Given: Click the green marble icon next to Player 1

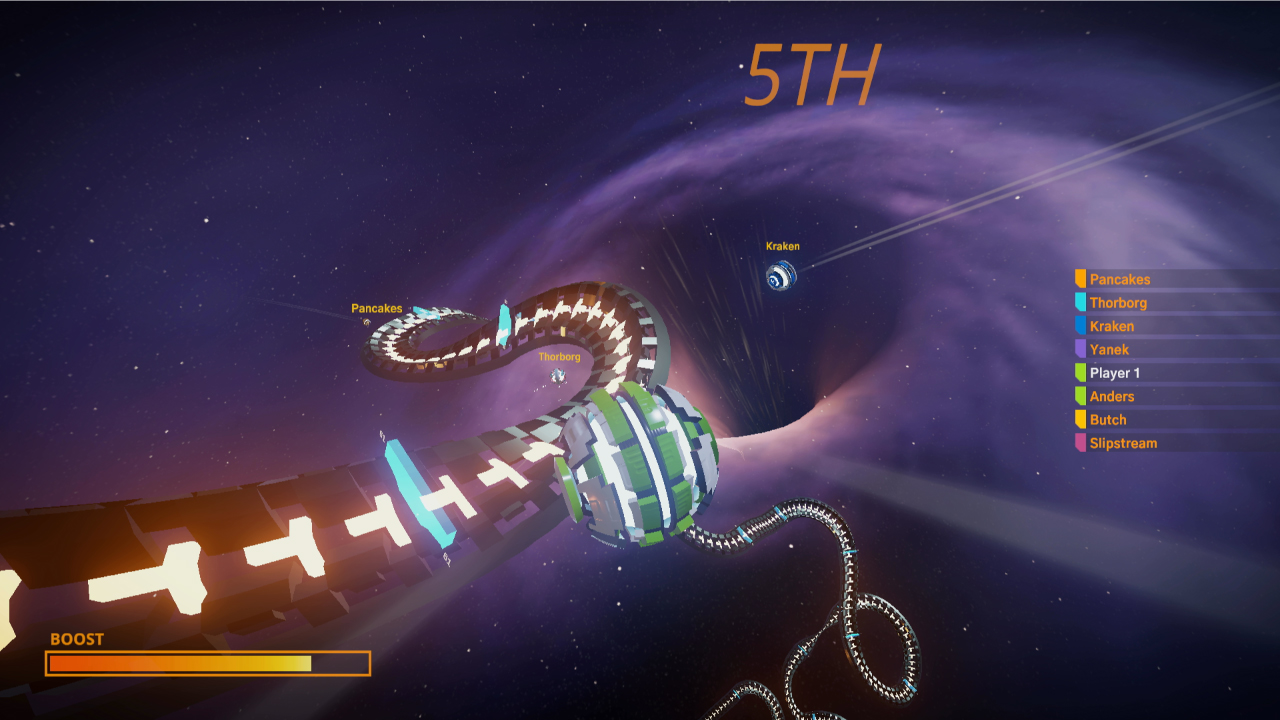Looking at the screenshot, I should [x=1082, y=372].
